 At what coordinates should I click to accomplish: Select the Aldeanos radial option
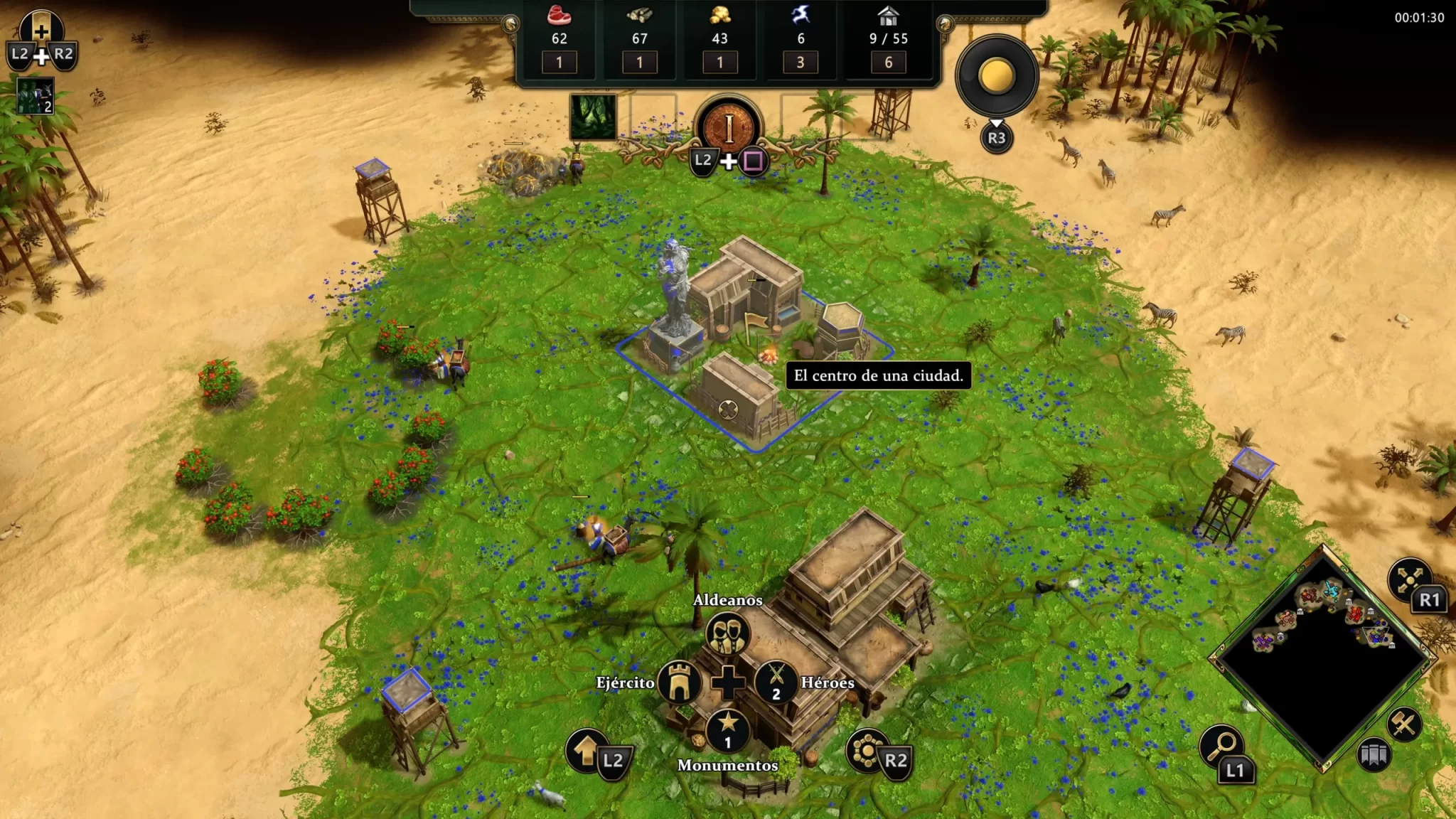[x=727, y=633]
